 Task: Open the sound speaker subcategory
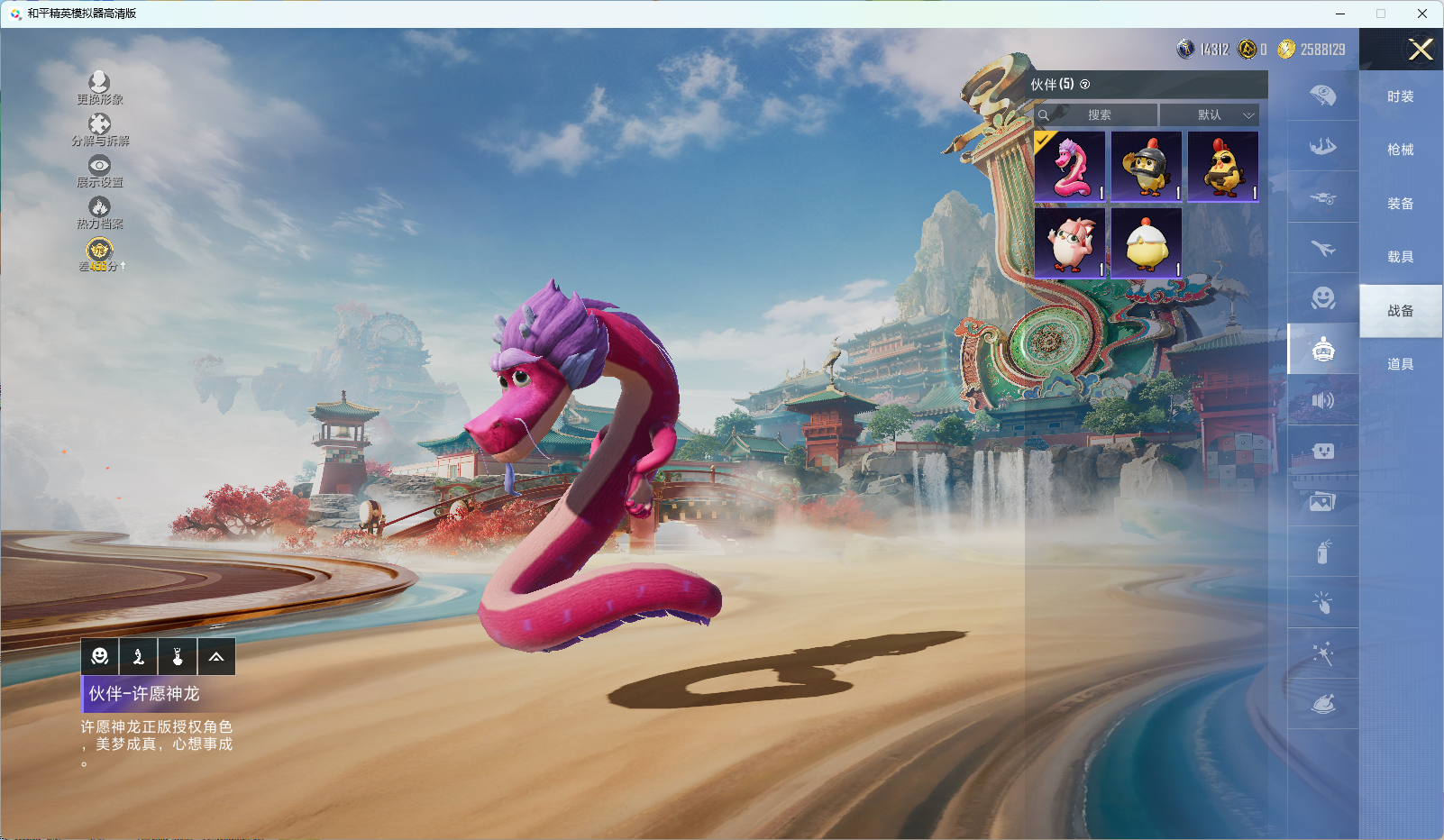click(1322, 400)
